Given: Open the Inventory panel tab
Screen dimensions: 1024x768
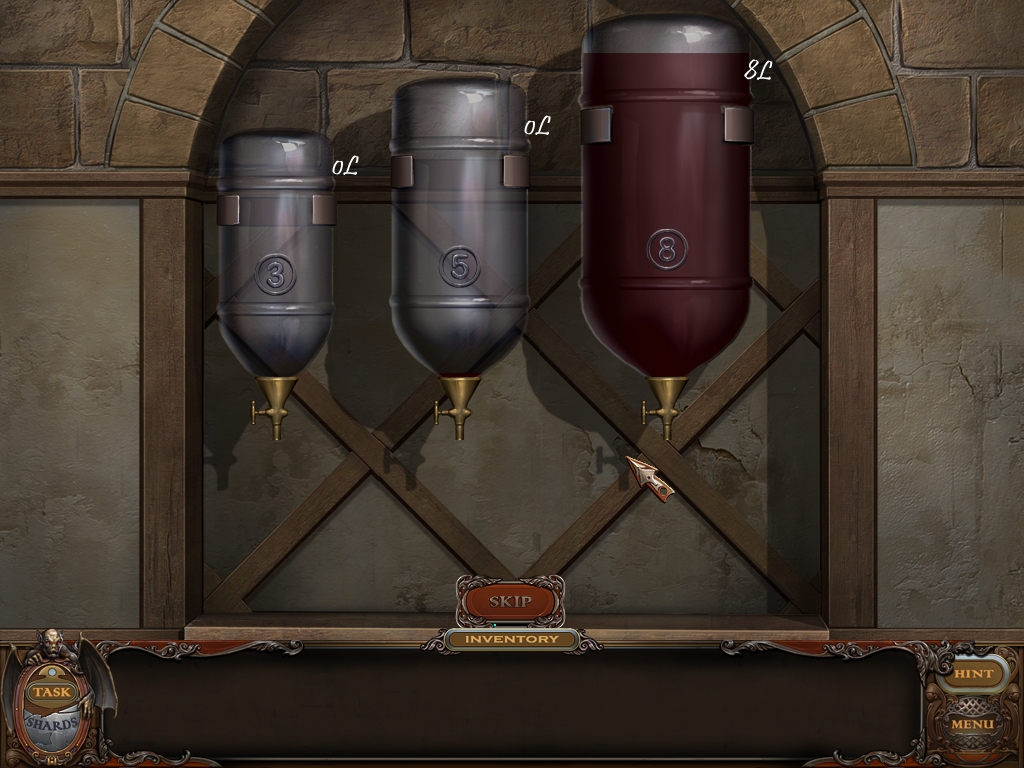Looking at the screenshot, I should 512,639.
